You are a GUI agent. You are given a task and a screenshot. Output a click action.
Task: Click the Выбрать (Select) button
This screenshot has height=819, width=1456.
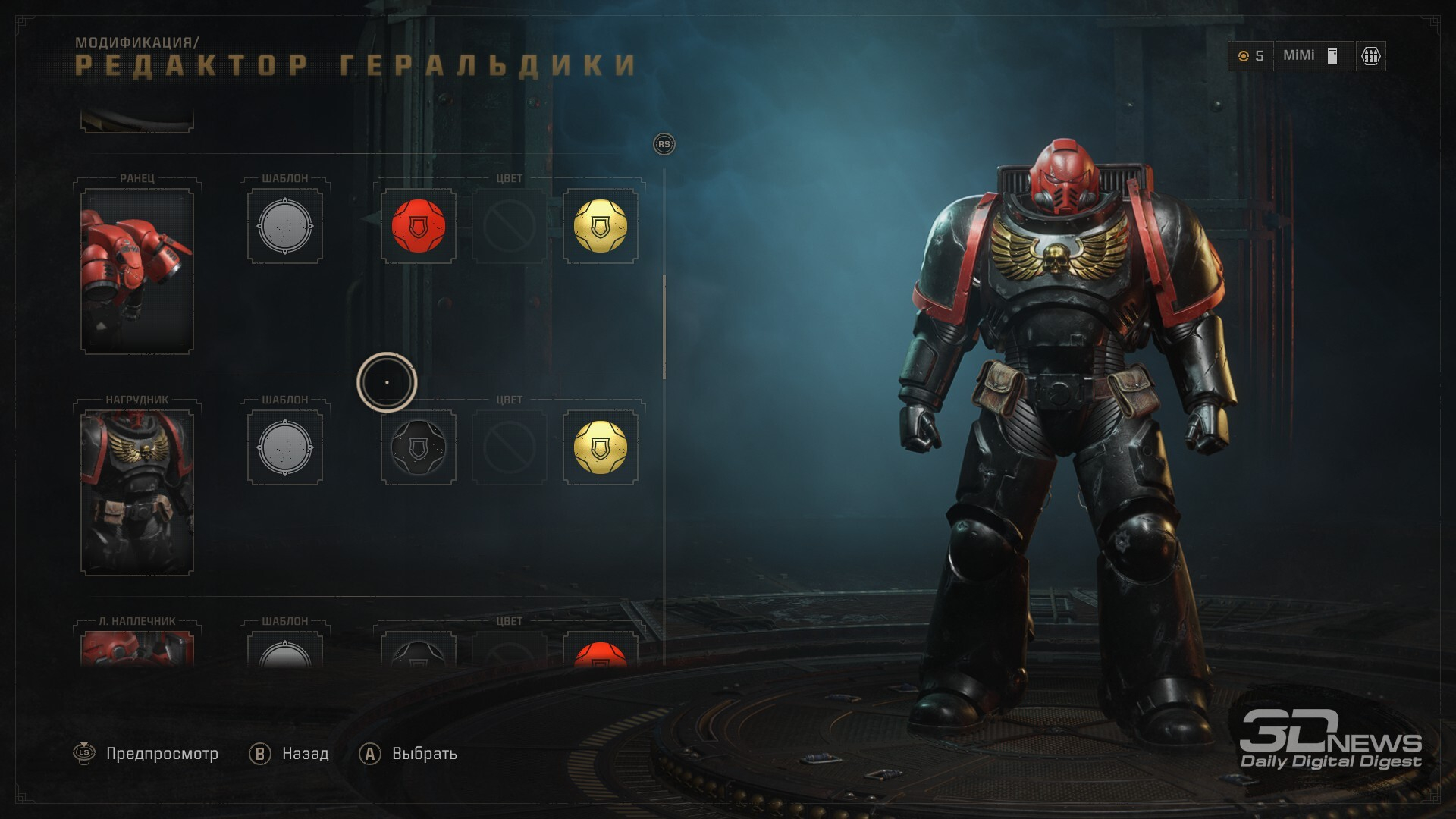[x=409, y=754]
